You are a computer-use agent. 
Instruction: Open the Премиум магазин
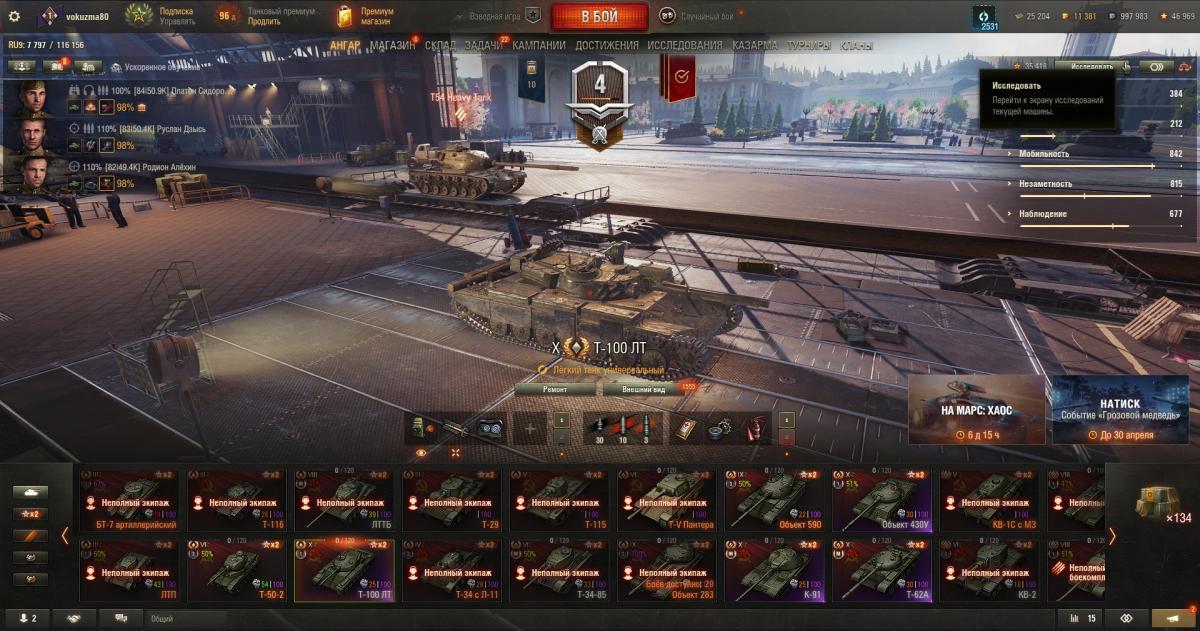366,16
